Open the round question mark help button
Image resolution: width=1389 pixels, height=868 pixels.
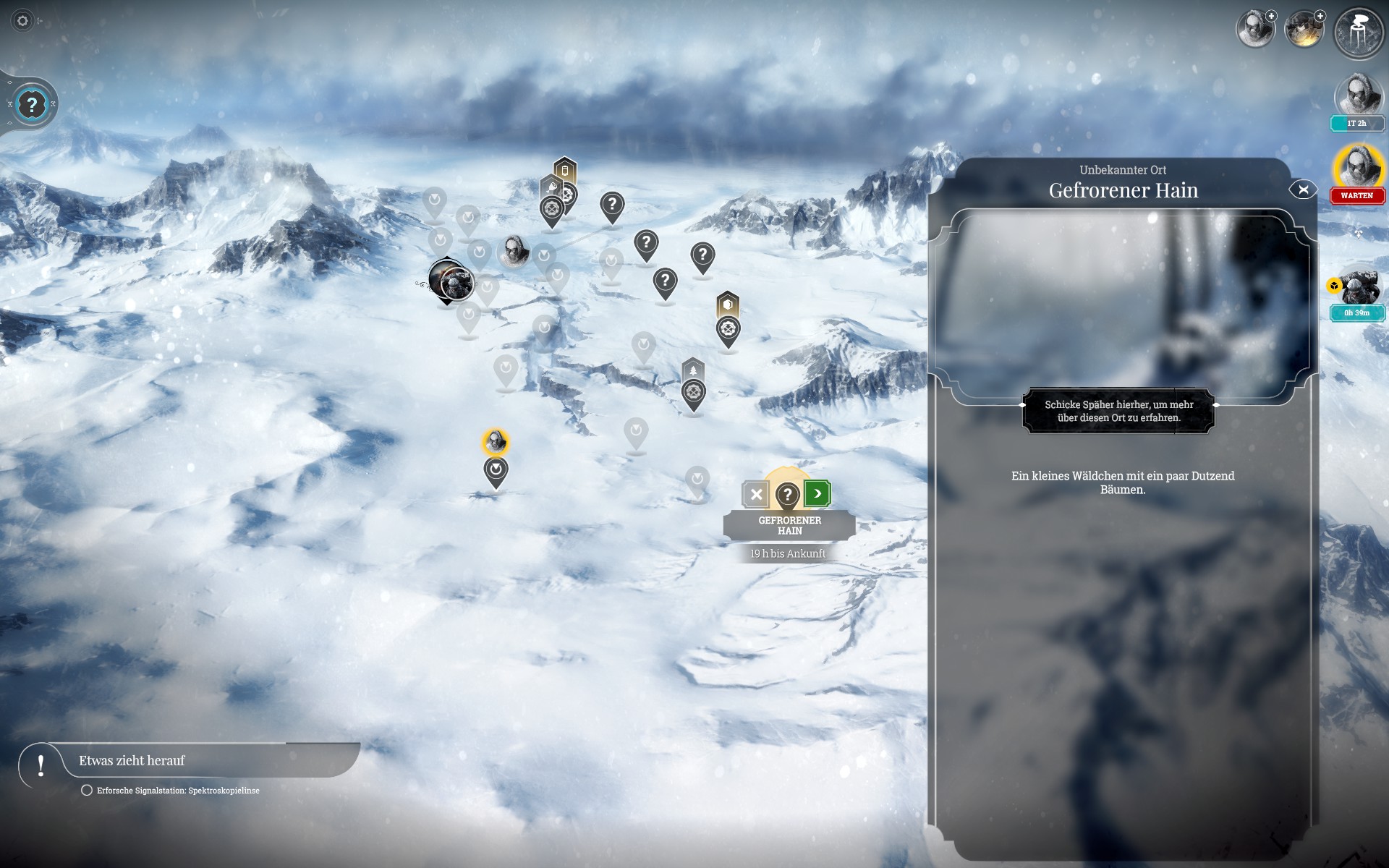pos(32,105)
